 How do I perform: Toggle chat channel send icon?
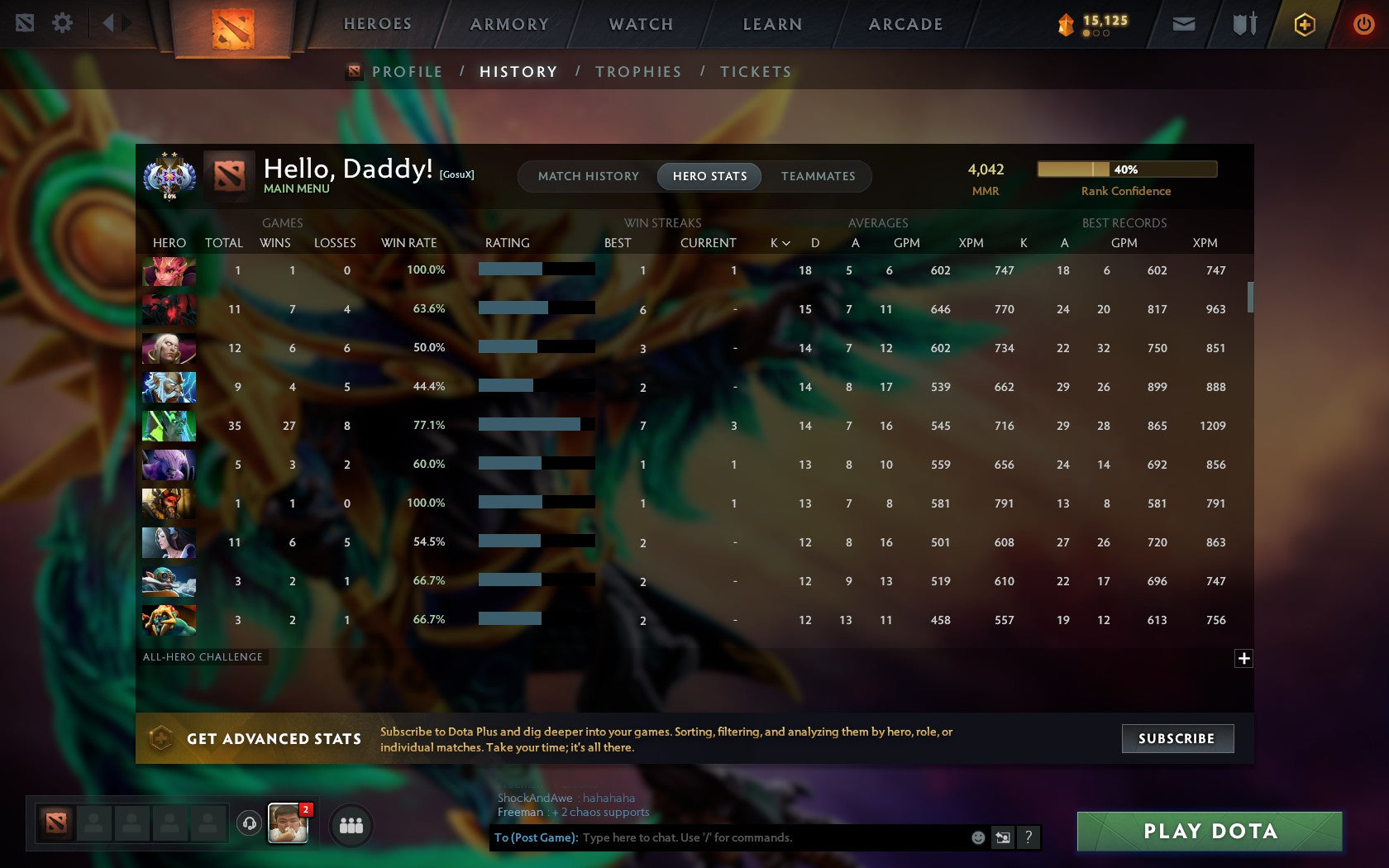[x=1003, y=837]
